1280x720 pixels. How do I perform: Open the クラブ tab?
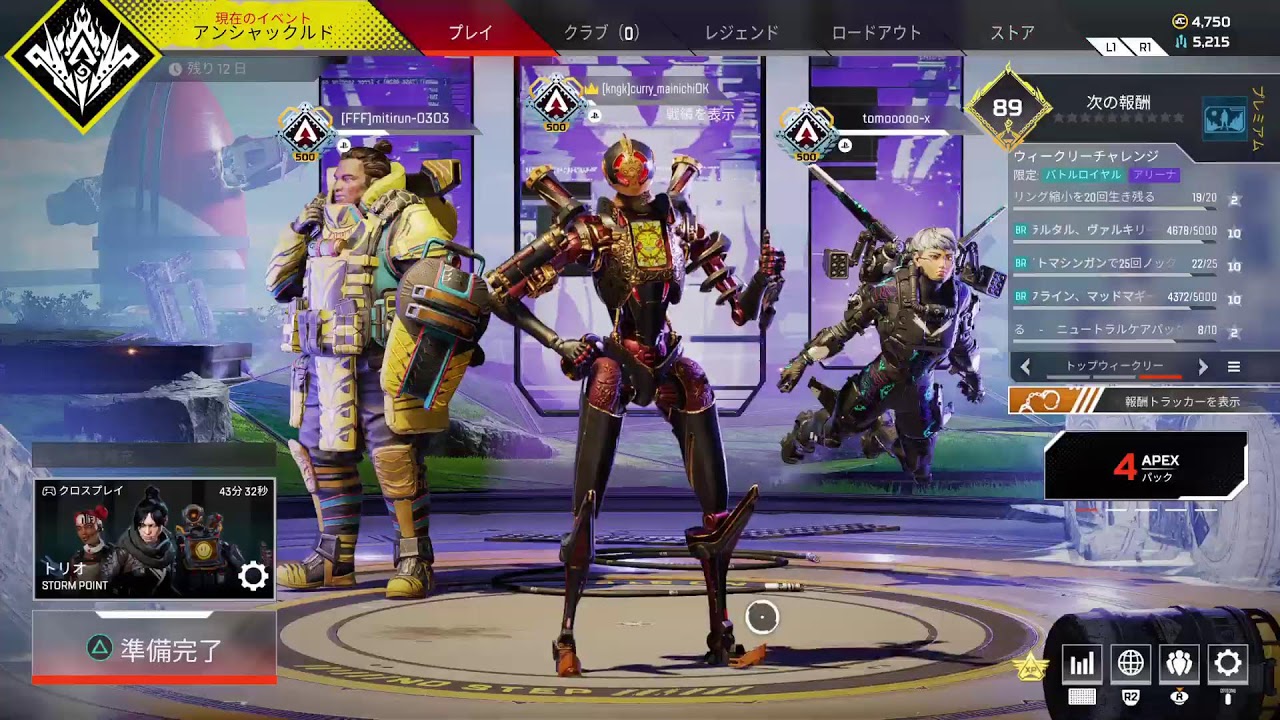(600, 32)
